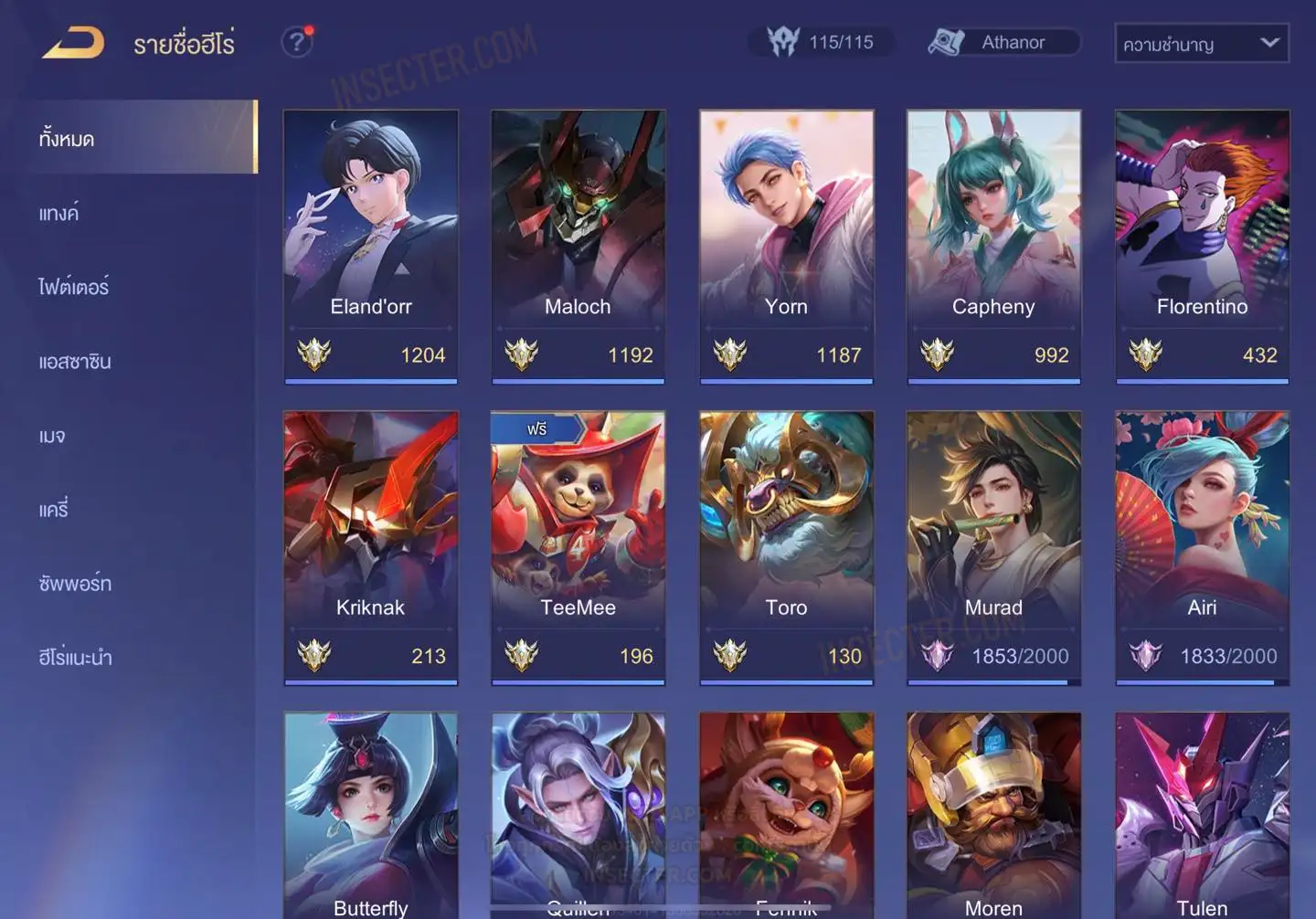Open the Florentino hero card
Image resolution: width=1316 pixels, height=919 pixels.
1202,247
